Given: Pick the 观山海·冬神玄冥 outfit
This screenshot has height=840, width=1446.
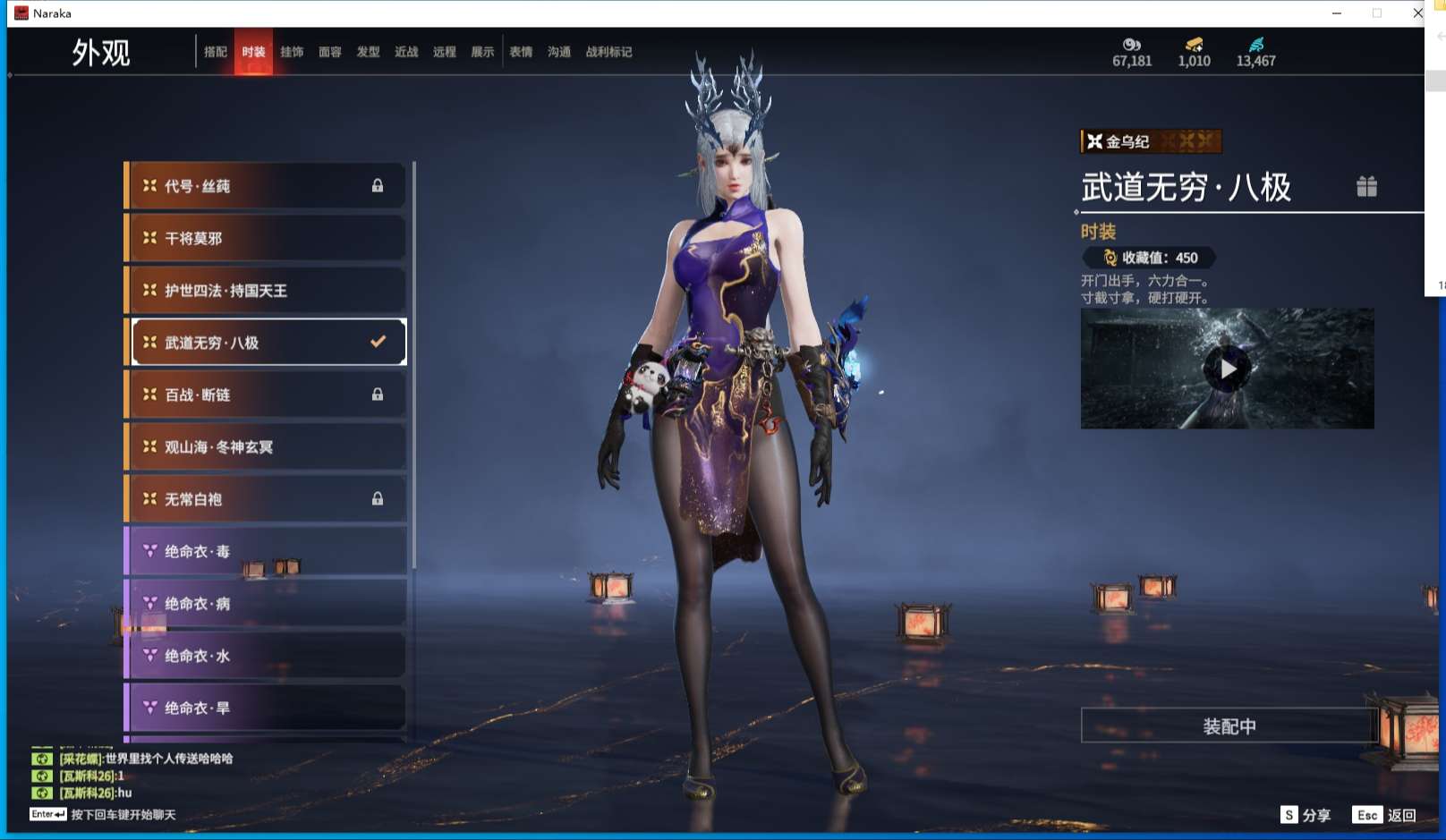Looking at the screenshot, I should click(266, 446).
